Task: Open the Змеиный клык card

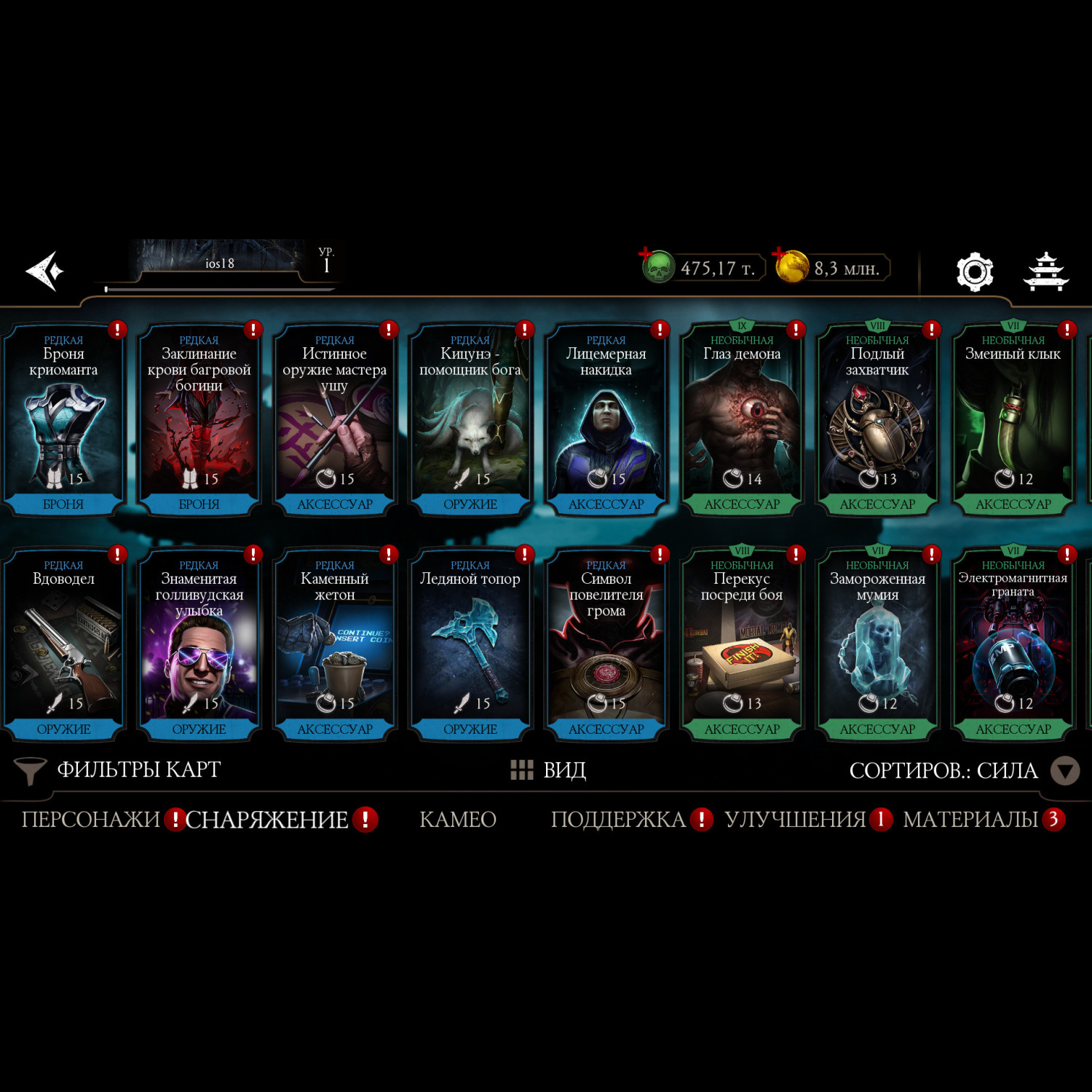Action: [1013, 420]
